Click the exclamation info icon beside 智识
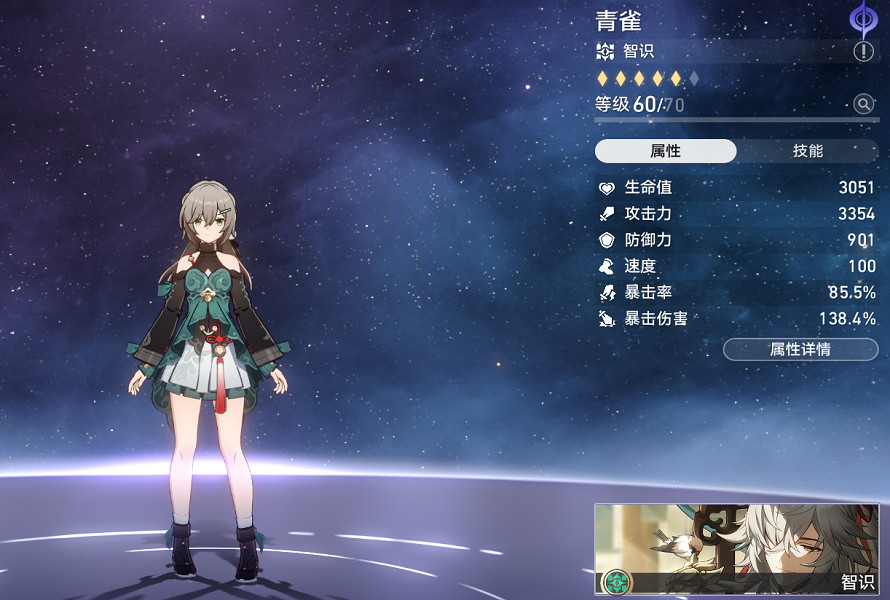 tap(864, 52)
